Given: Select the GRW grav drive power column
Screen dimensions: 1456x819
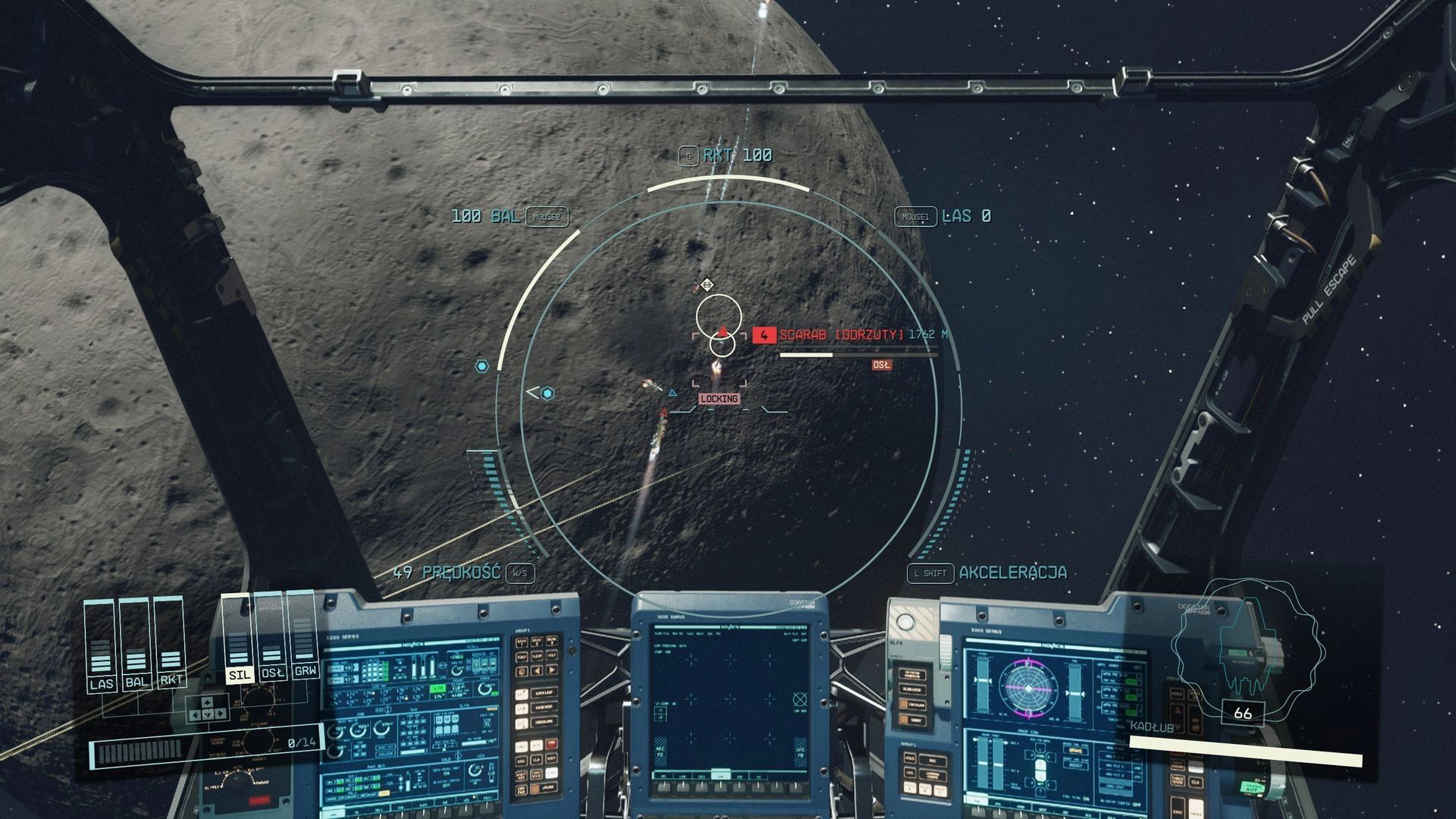Looking at the screenshot, I should [x=305, y=637].
